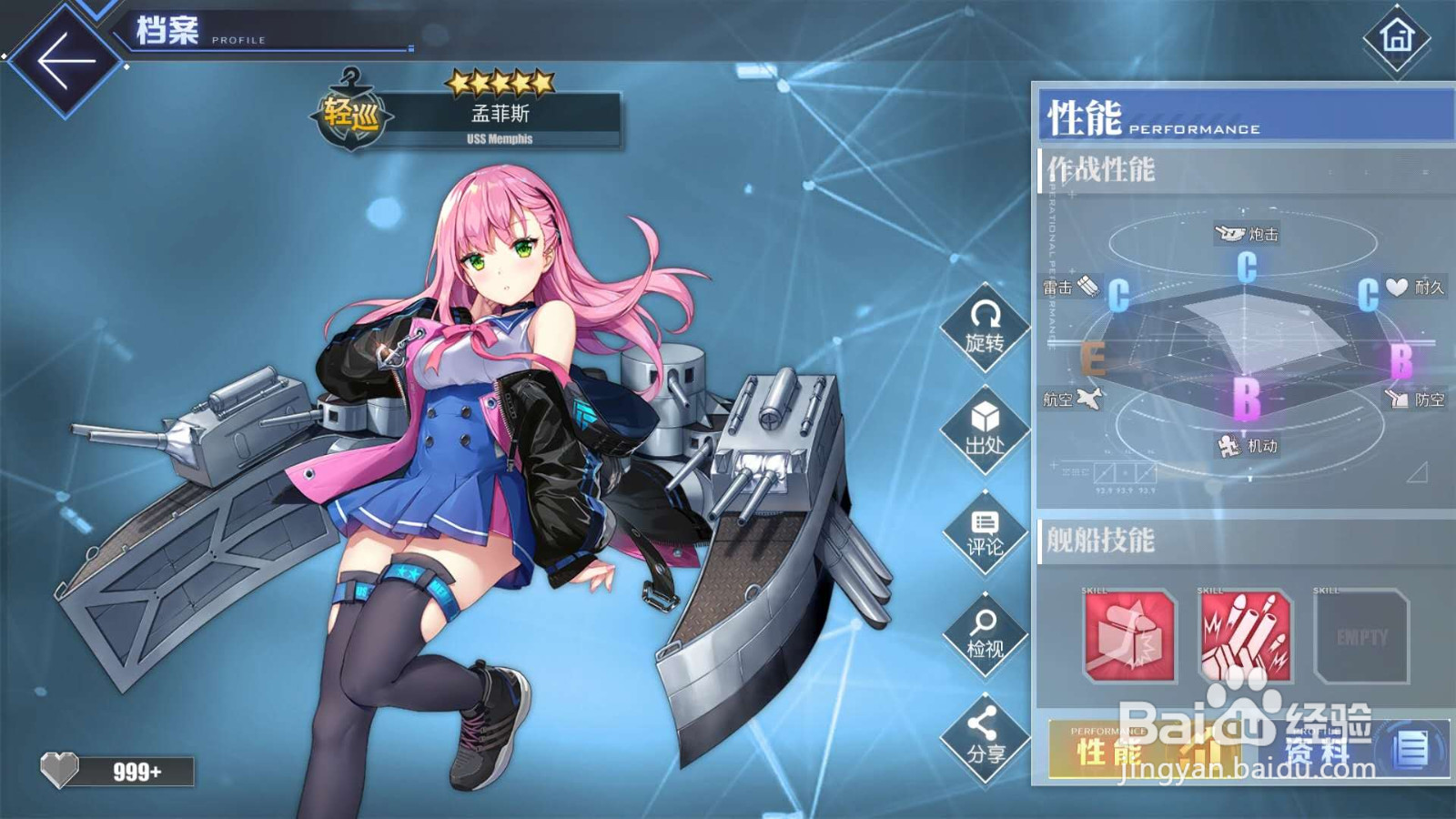The image size is (1456, 819).
Task: Click the 机动 mobility stat icon
Action: [1229, 446]
